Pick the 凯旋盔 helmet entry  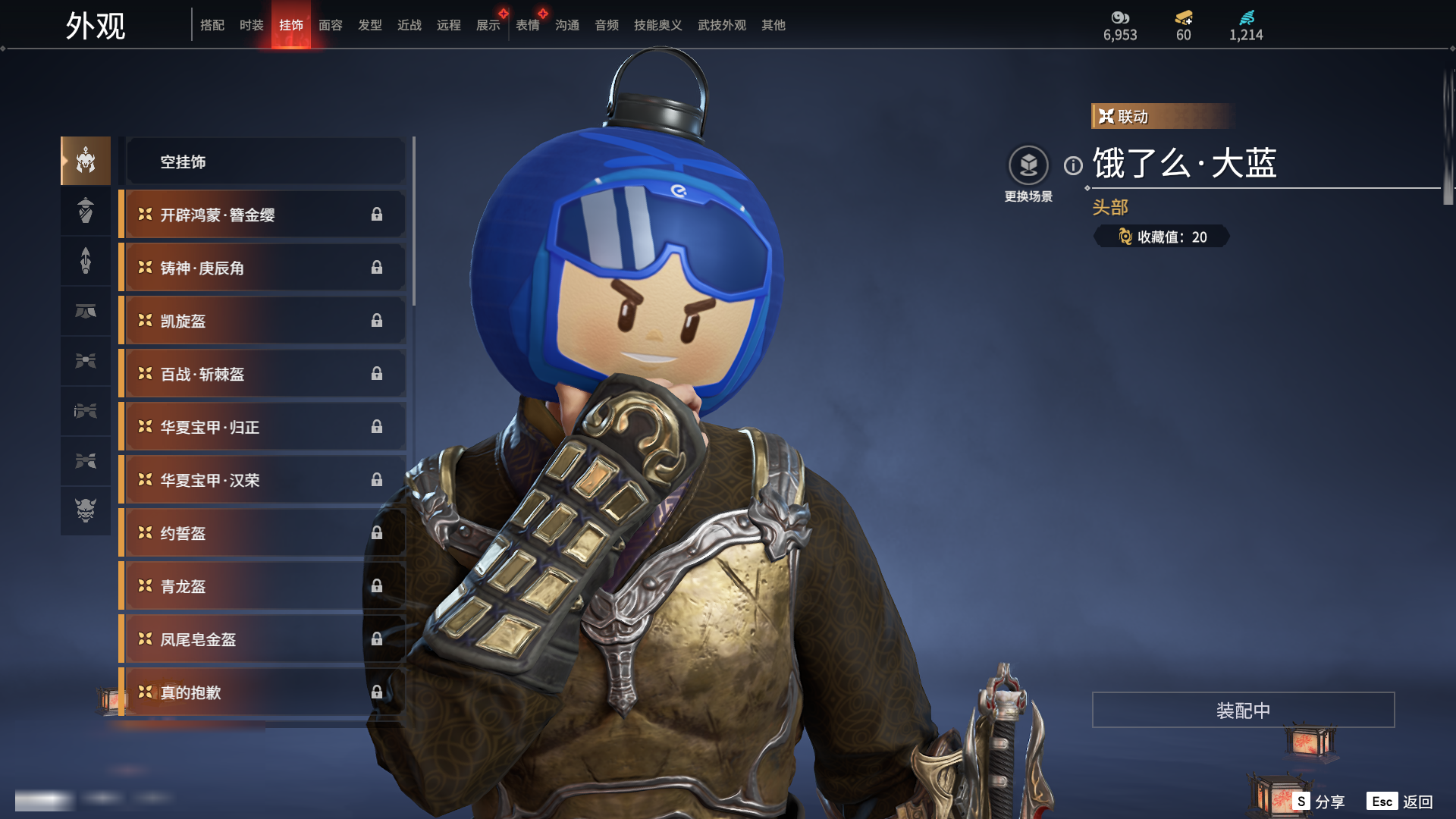click(x=262, y=321)
